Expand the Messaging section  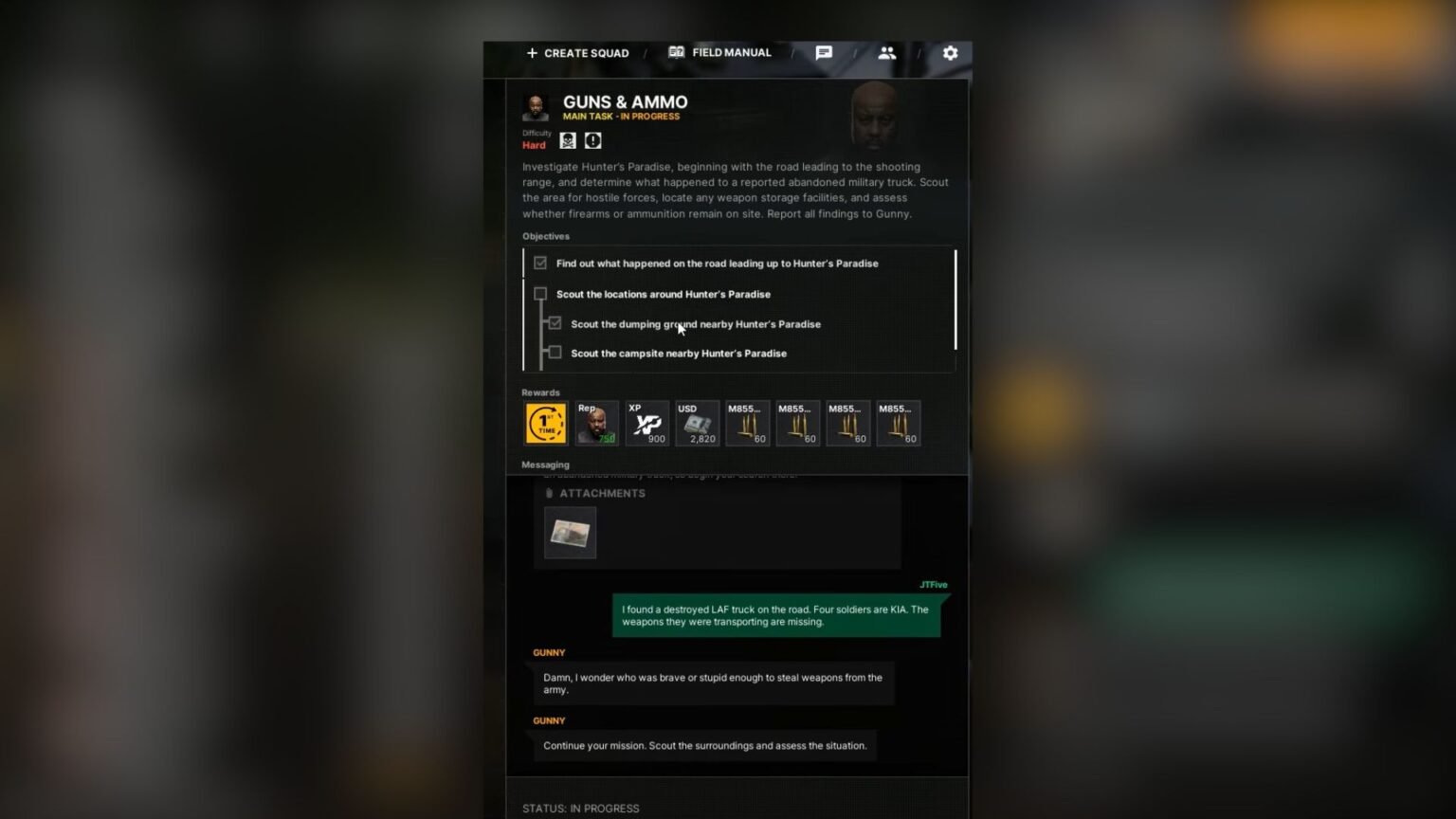pyautogui.click(x=545, y=464)
